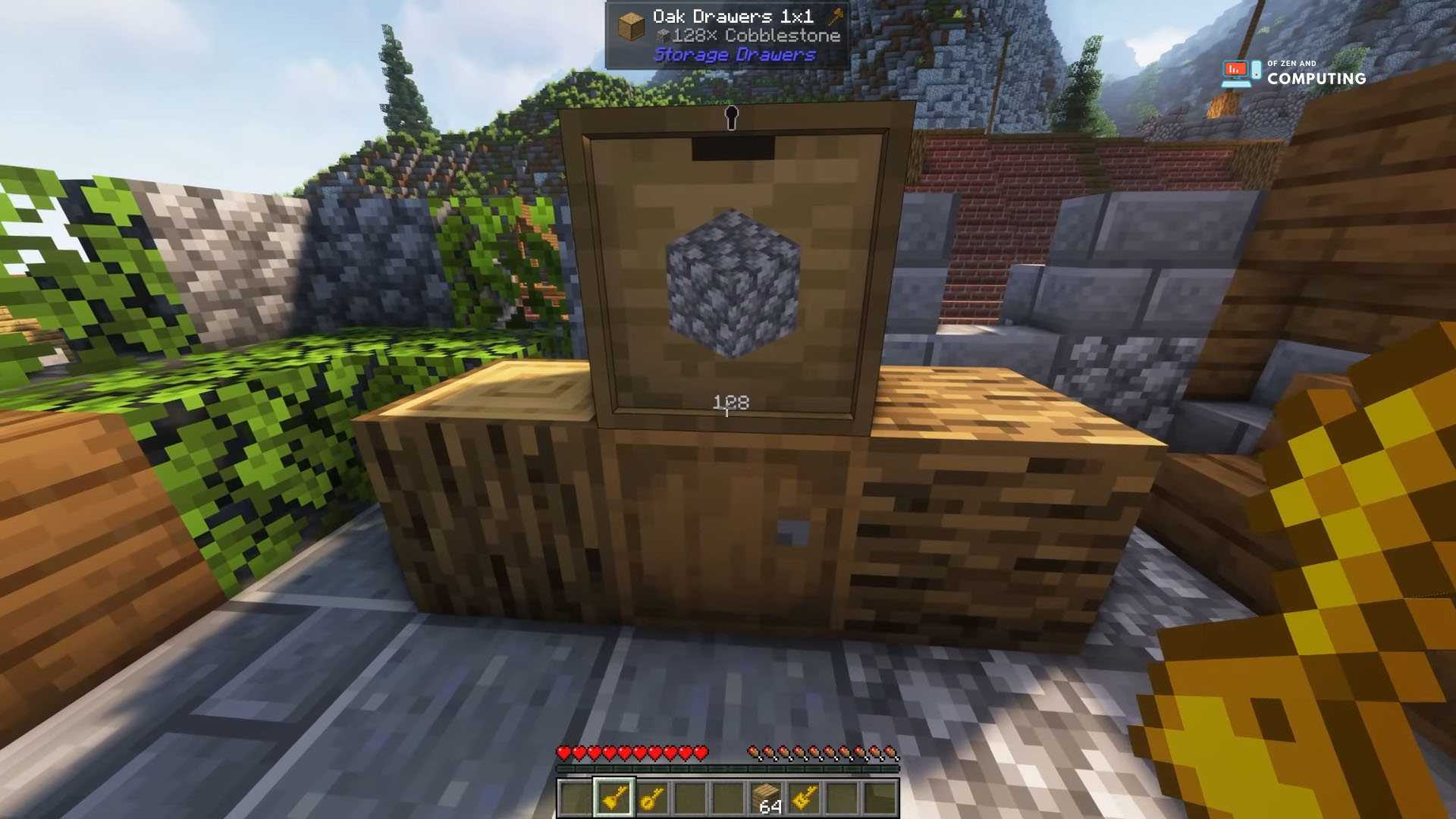Click the Storage Drawers mod label

tap(736, 55)
